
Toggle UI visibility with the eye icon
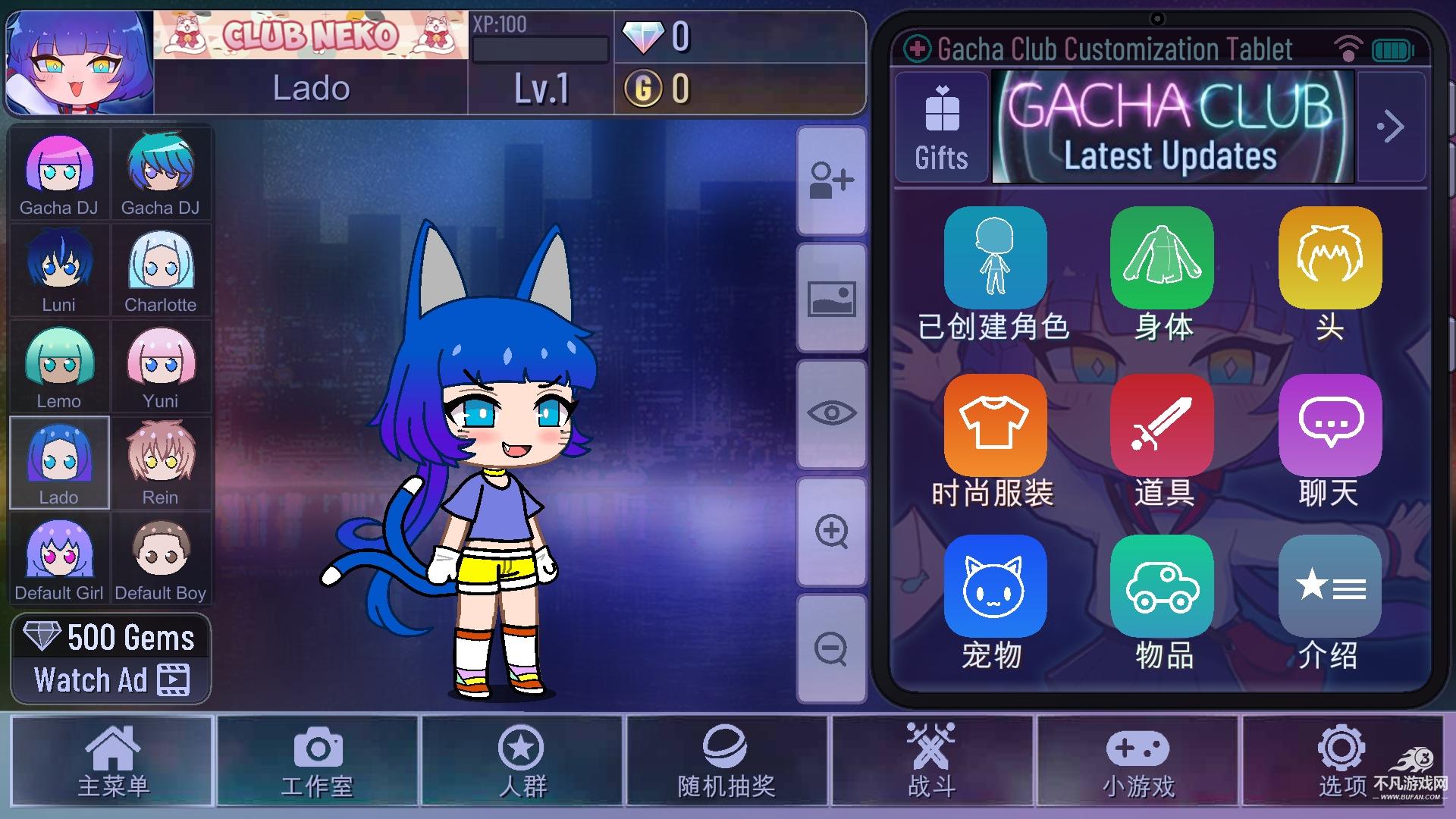click(832, 413)
